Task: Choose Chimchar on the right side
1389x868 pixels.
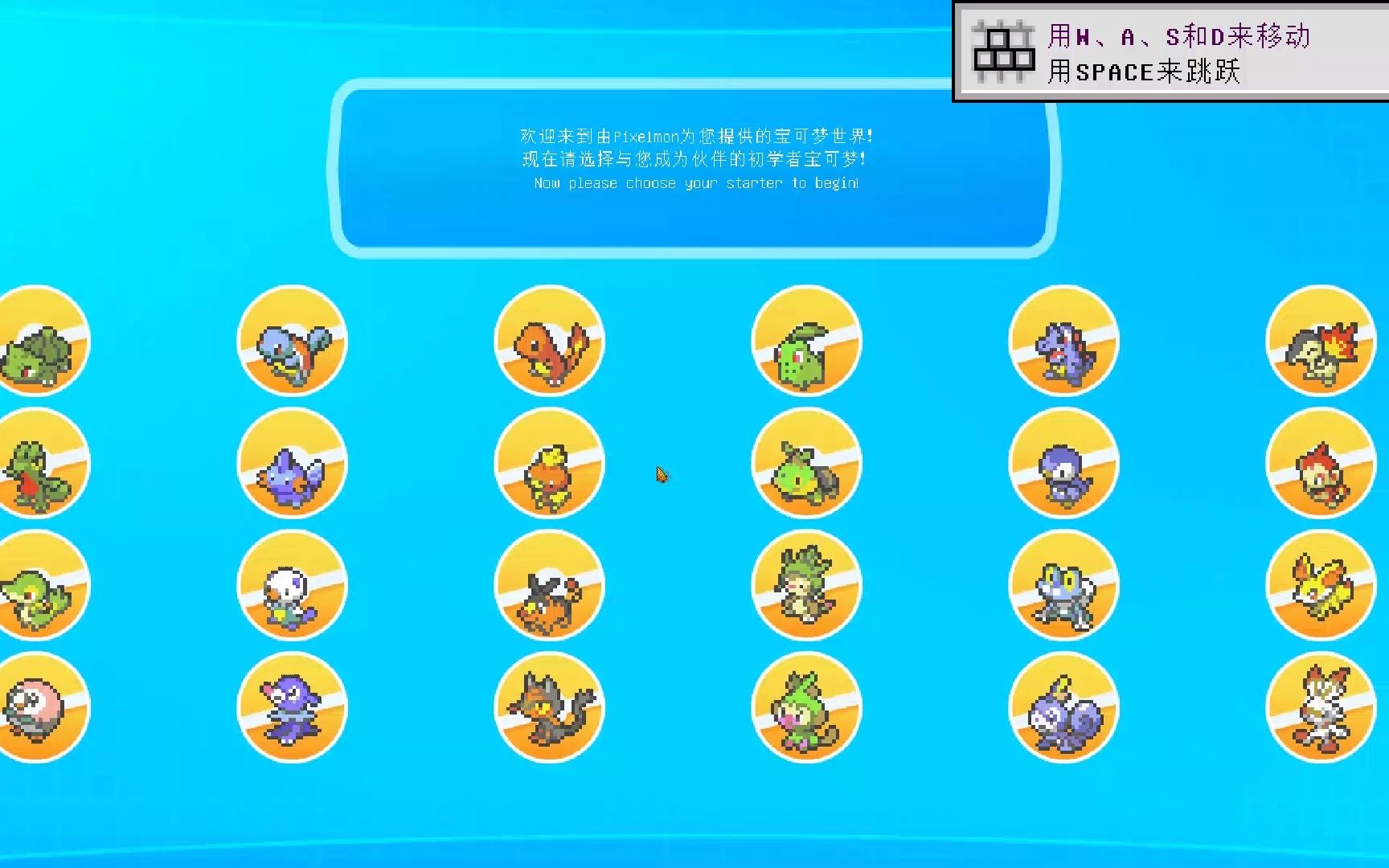Action: (x=1321, y=465)
